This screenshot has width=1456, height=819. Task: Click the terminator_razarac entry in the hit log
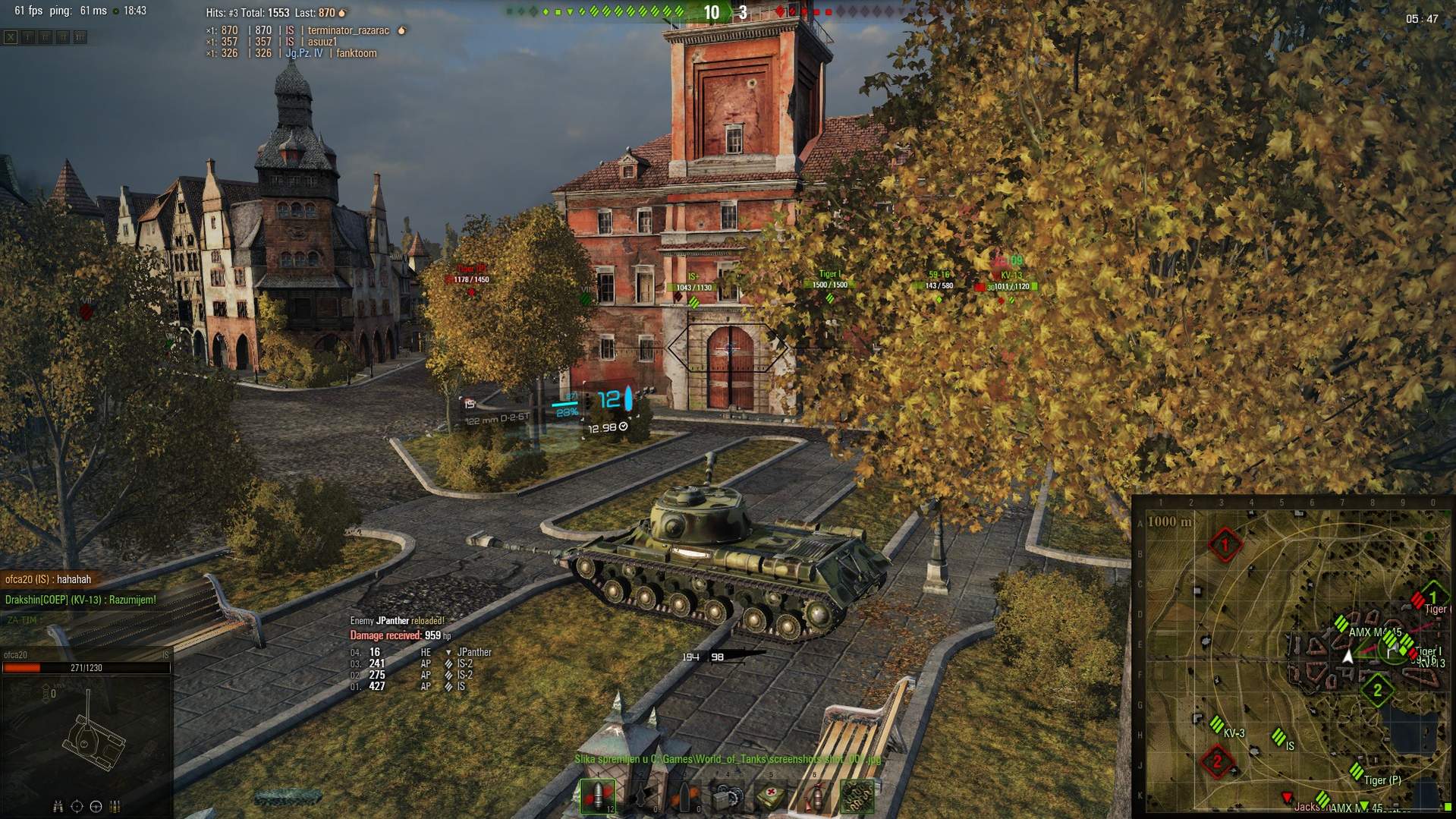point(348,30)
